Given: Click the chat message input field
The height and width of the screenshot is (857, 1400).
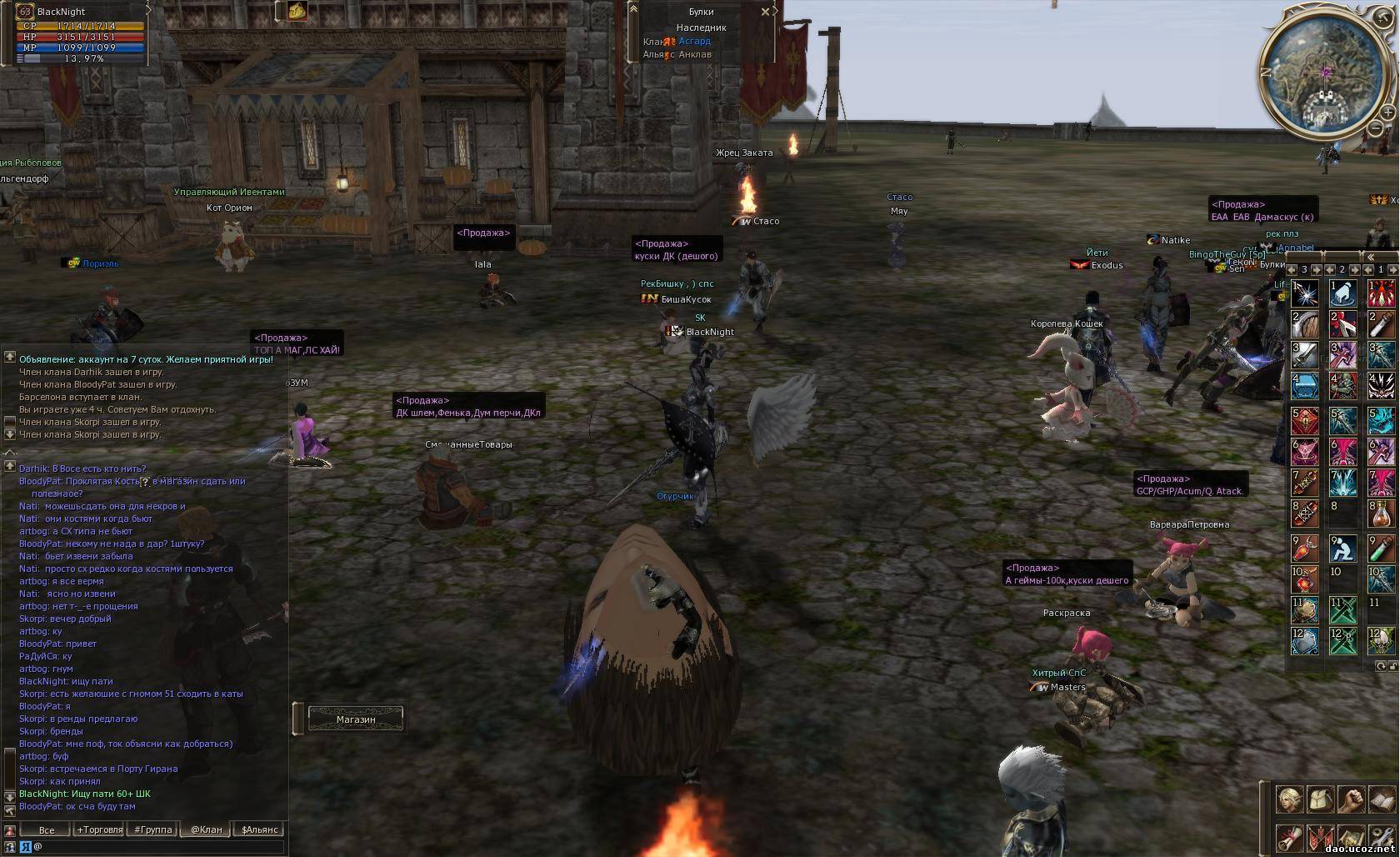Looking at the screenshot, I should pos(158,846).
